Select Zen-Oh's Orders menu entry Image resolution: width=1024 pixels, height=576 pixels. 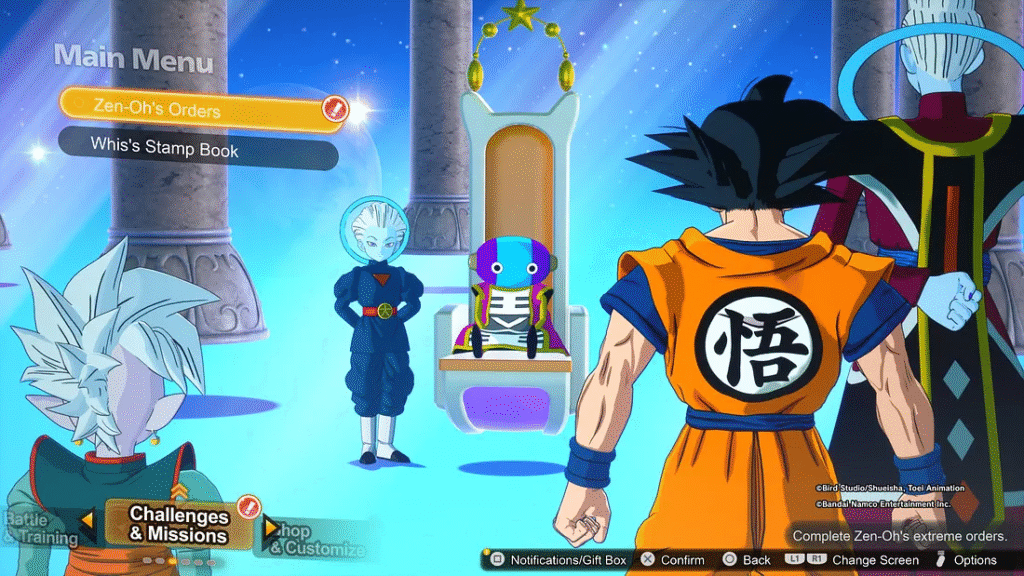[190, 107]
